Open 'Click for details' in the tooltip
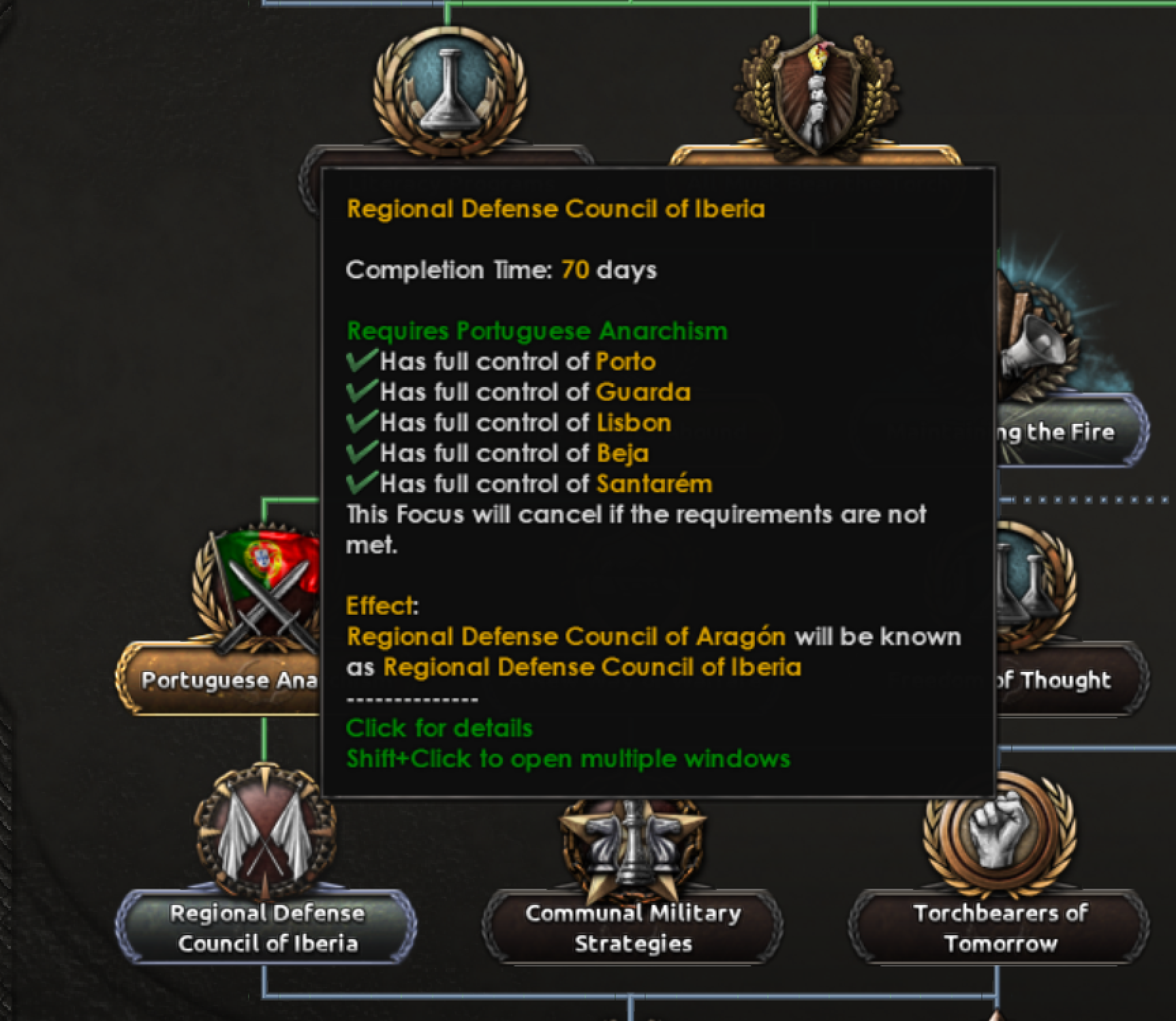The image size is (1176, 1021). point(439,728)
